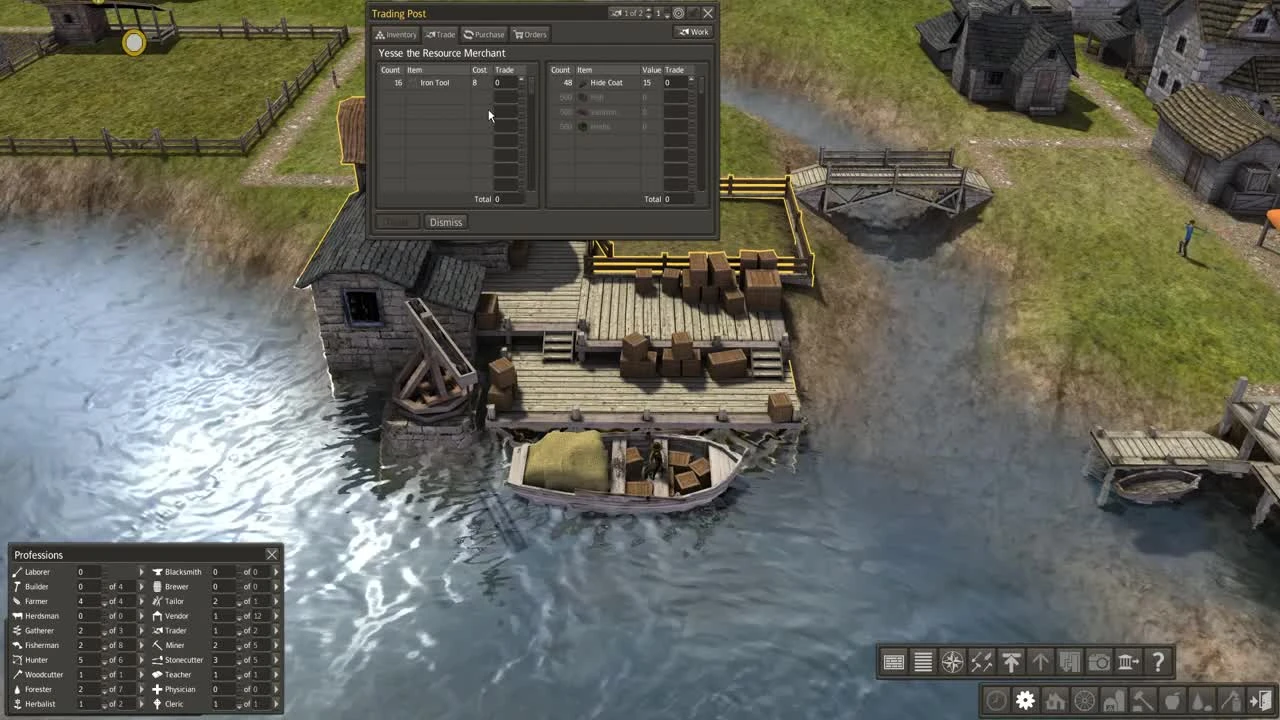The height and width of the screenshot is (720, 1280).
Task: Open the Town Hall building icon
Action: (1127, 661)
